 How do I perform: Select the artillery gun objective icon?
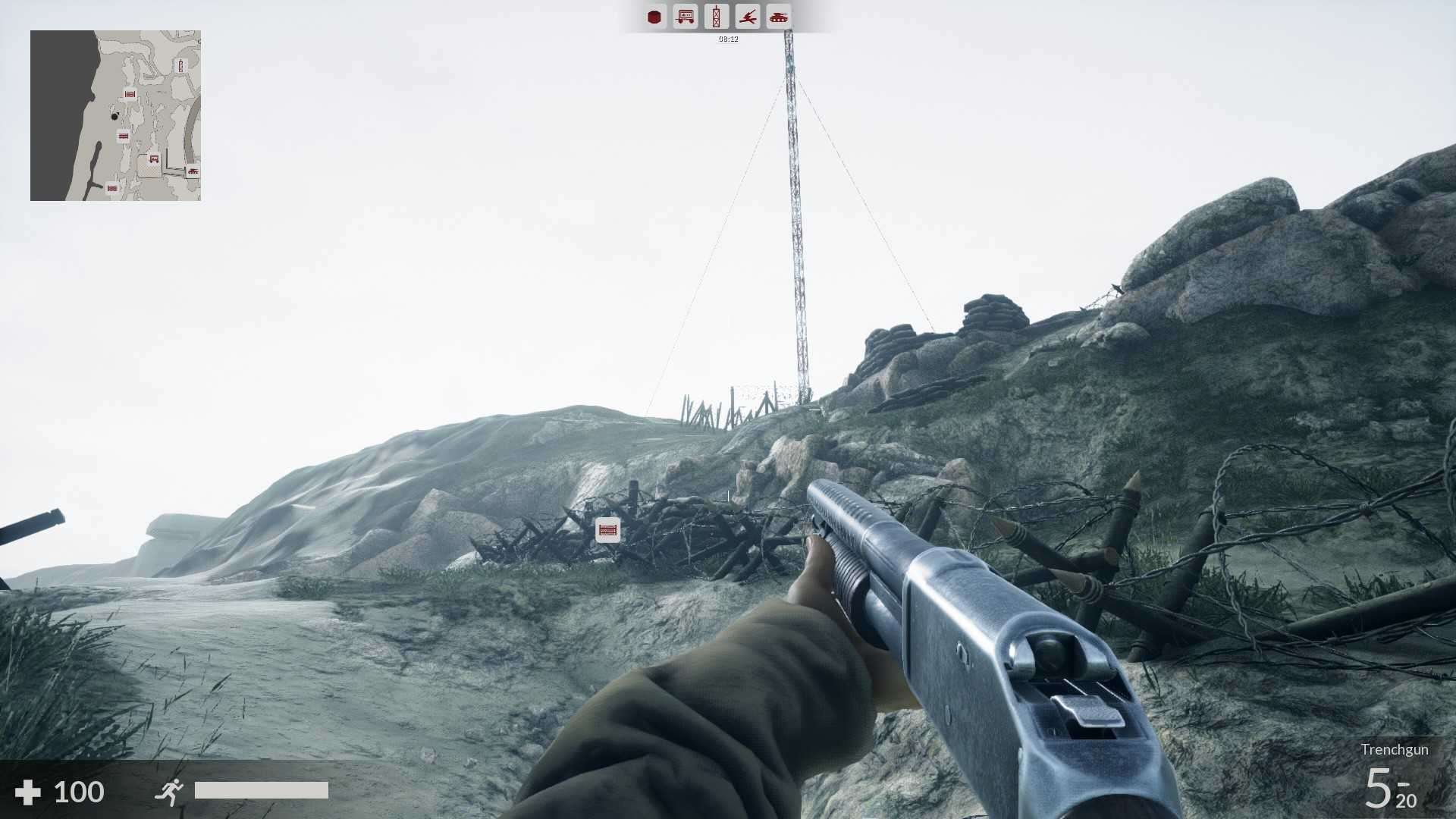tap(748, 17)
